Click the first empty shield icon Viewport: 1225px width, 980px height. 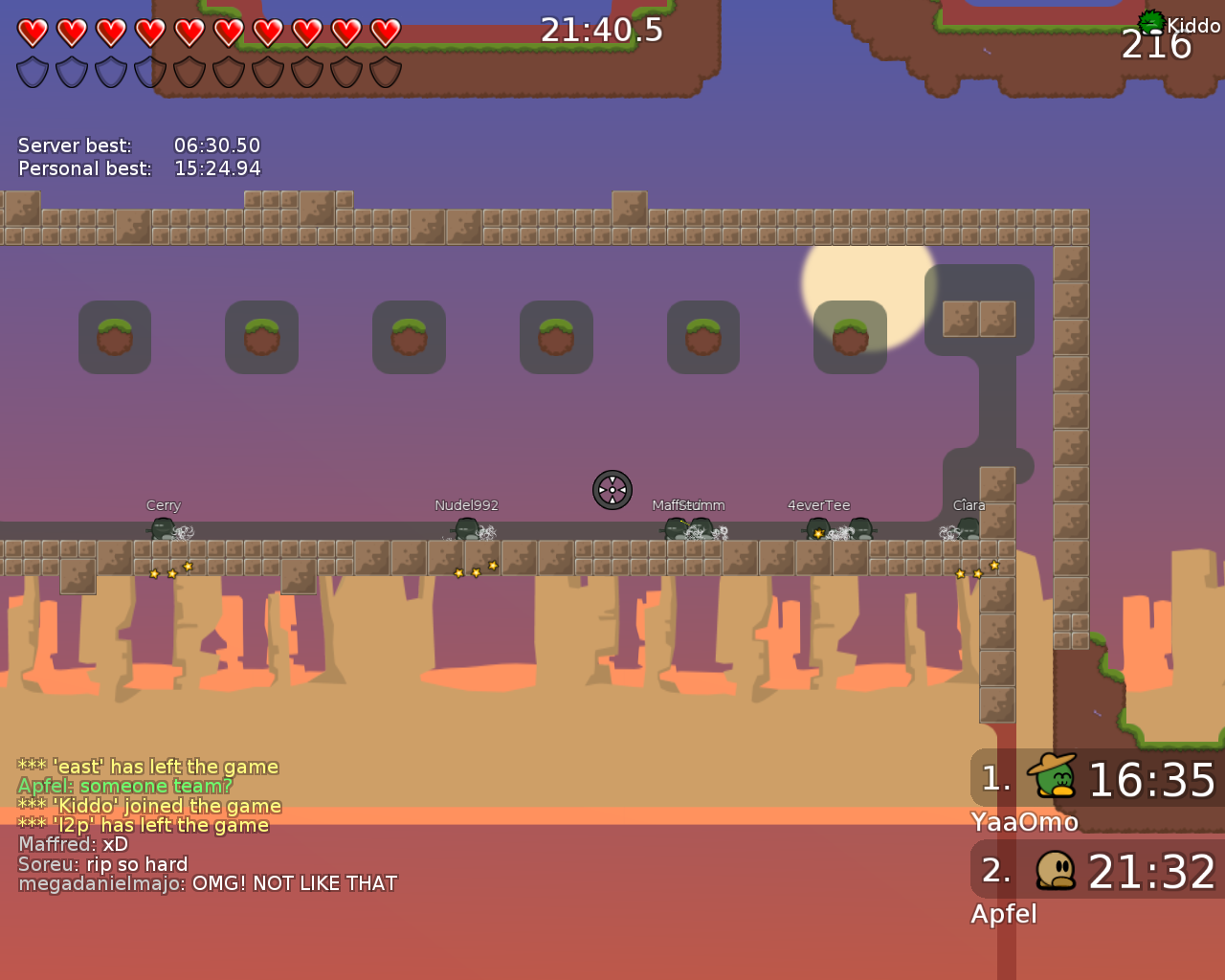(x=32, y=71)
